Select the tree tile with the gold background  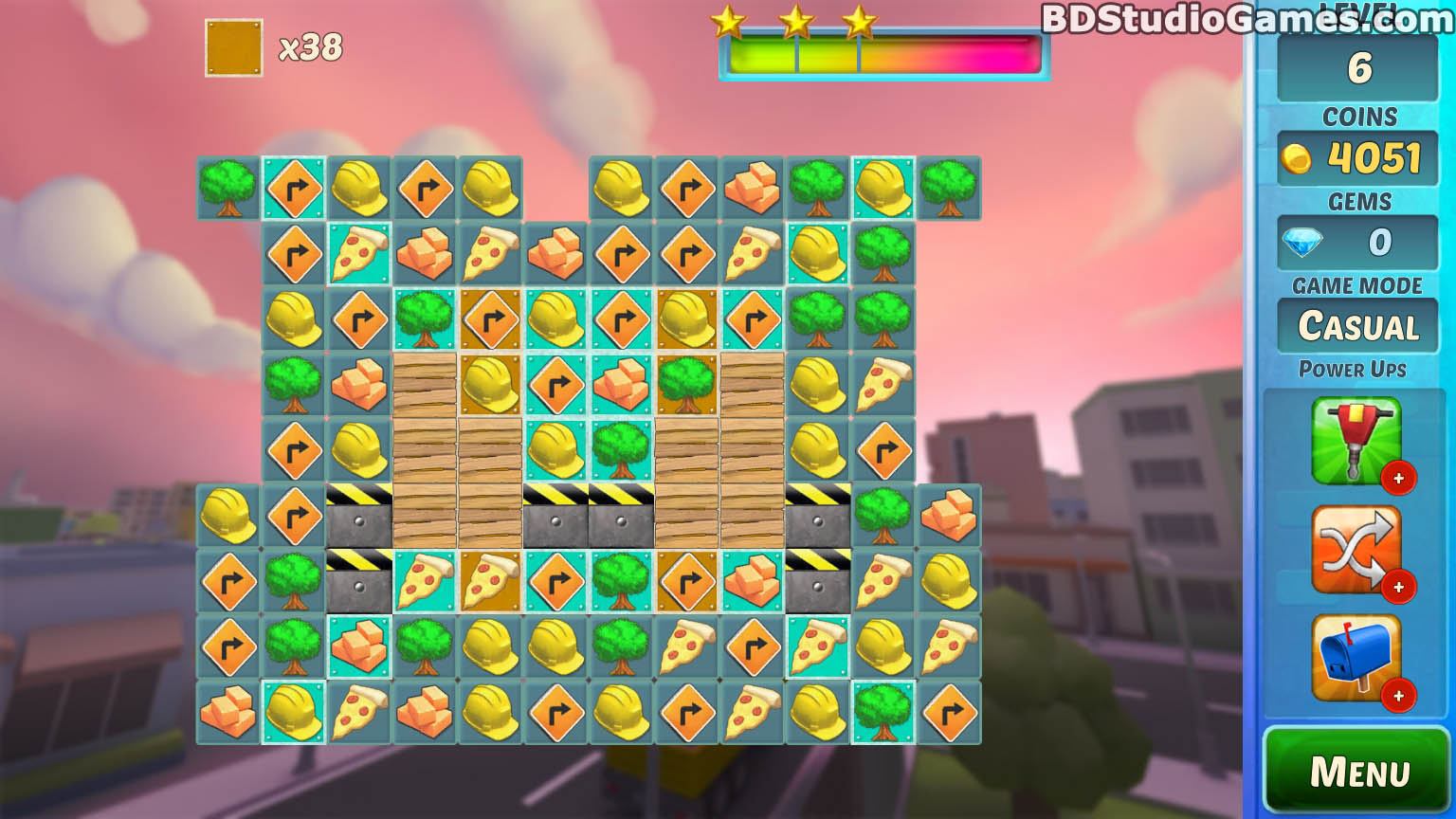tap(686, 384)
